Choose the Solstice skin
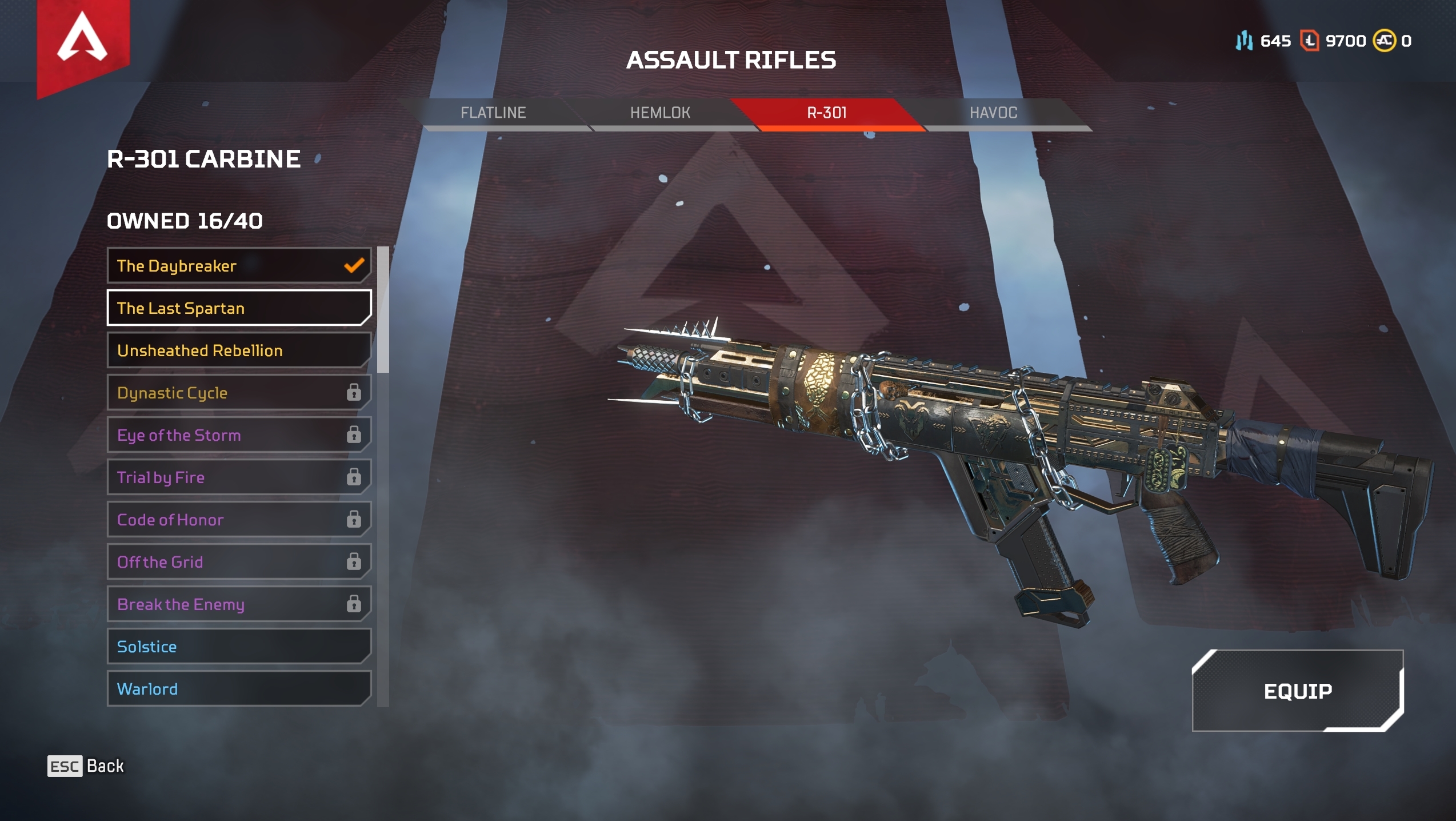 (239, 647)
